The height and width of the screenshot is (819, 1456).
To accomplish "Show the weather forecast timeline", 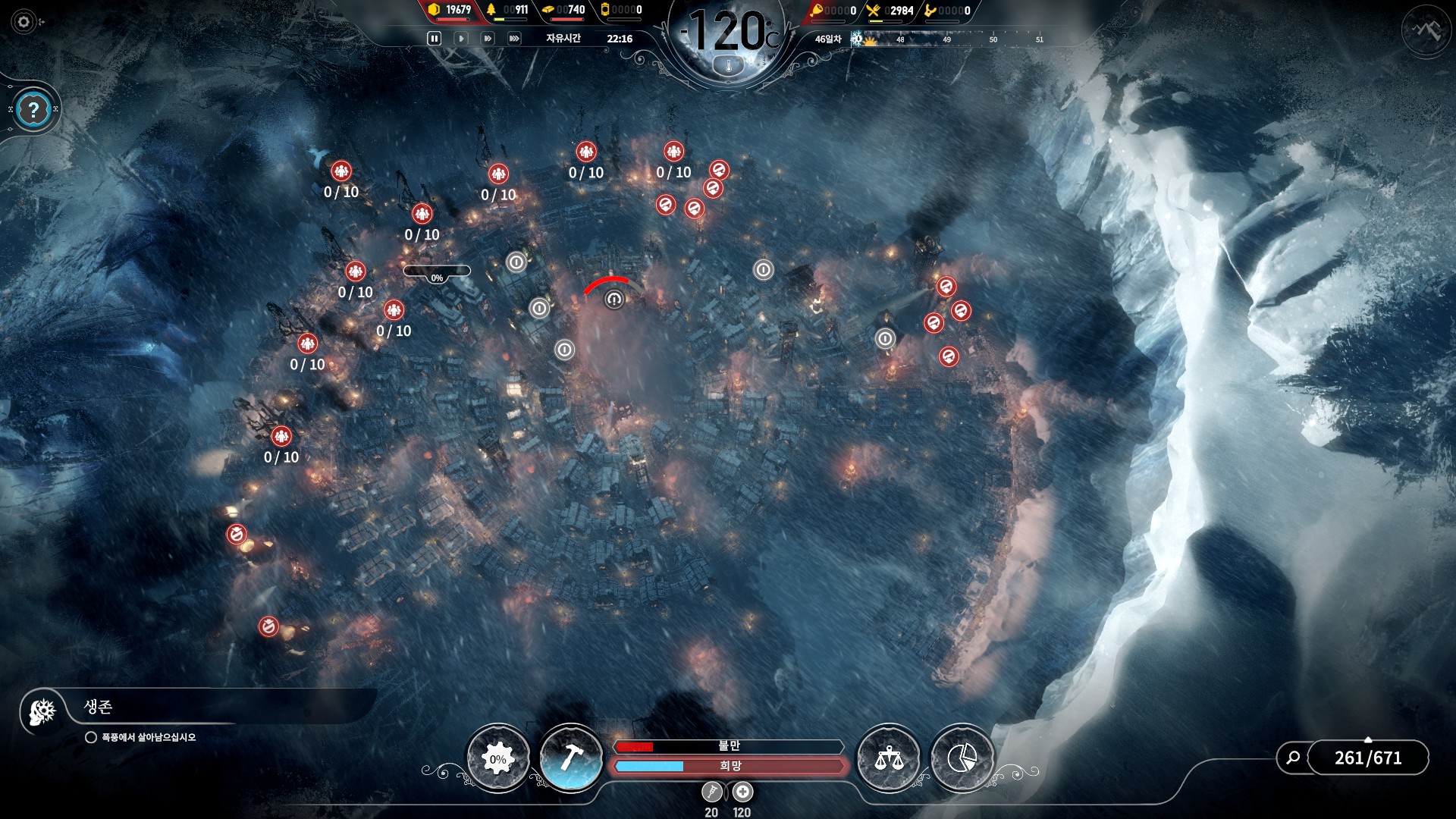I will [948, 39].
